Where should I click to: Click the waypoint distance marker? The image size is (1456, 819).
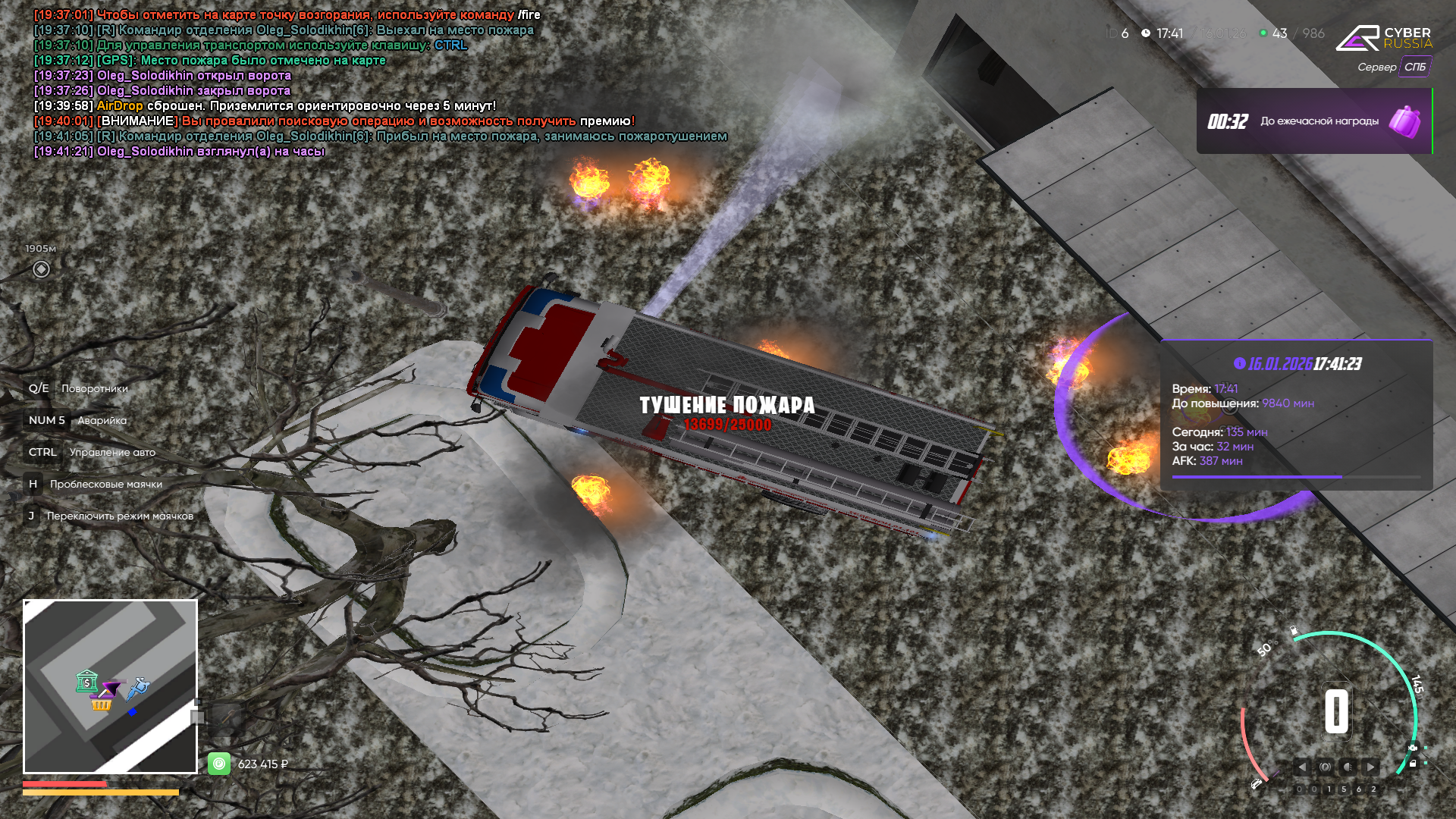[42, 269]
